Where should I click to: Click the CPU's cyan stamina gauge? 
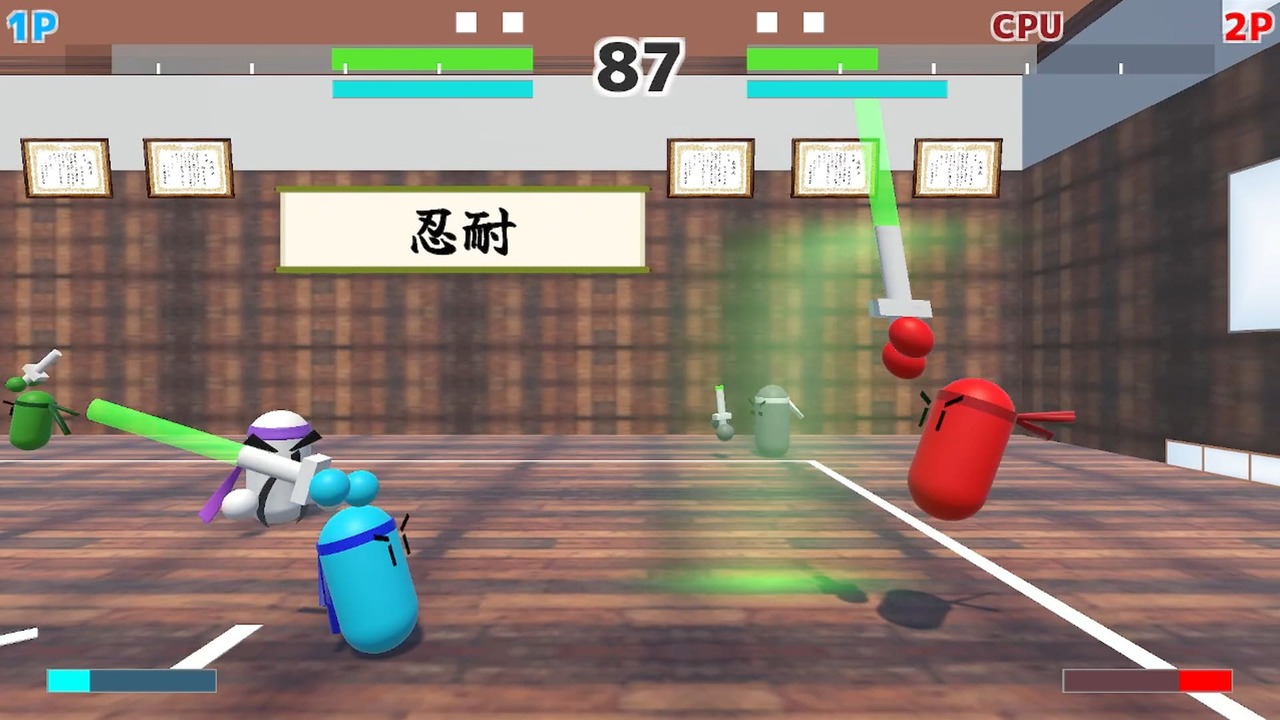(x=846, y=89)
